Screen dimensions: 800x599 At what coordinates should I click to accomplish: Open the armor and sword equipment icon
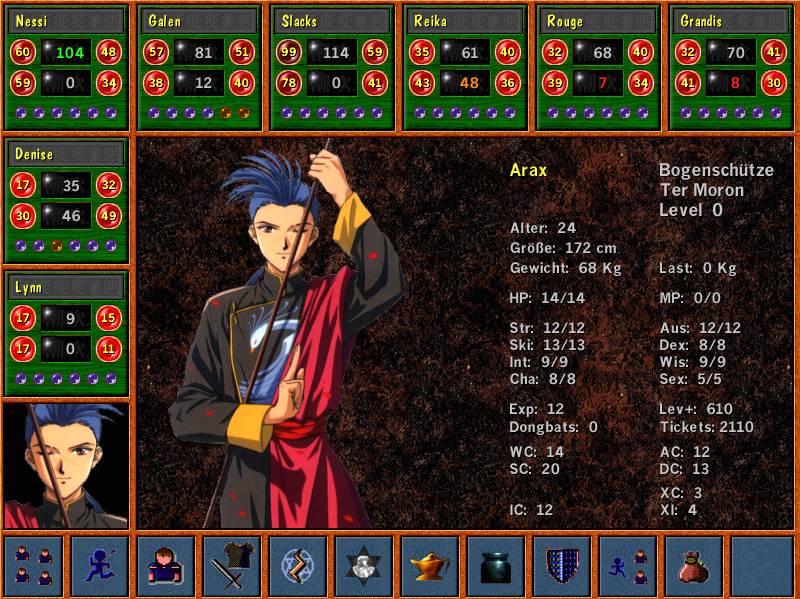[232, 566]
